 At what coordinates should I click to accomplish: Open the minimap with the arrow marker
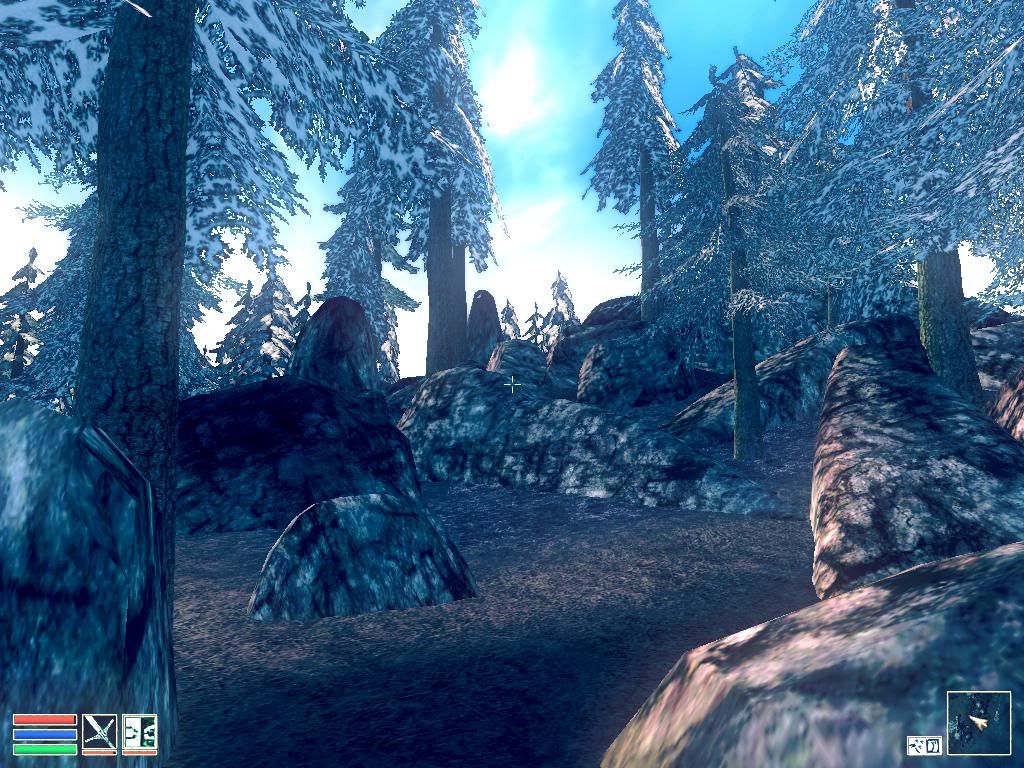pyautogui.click(x=978, y=722)
